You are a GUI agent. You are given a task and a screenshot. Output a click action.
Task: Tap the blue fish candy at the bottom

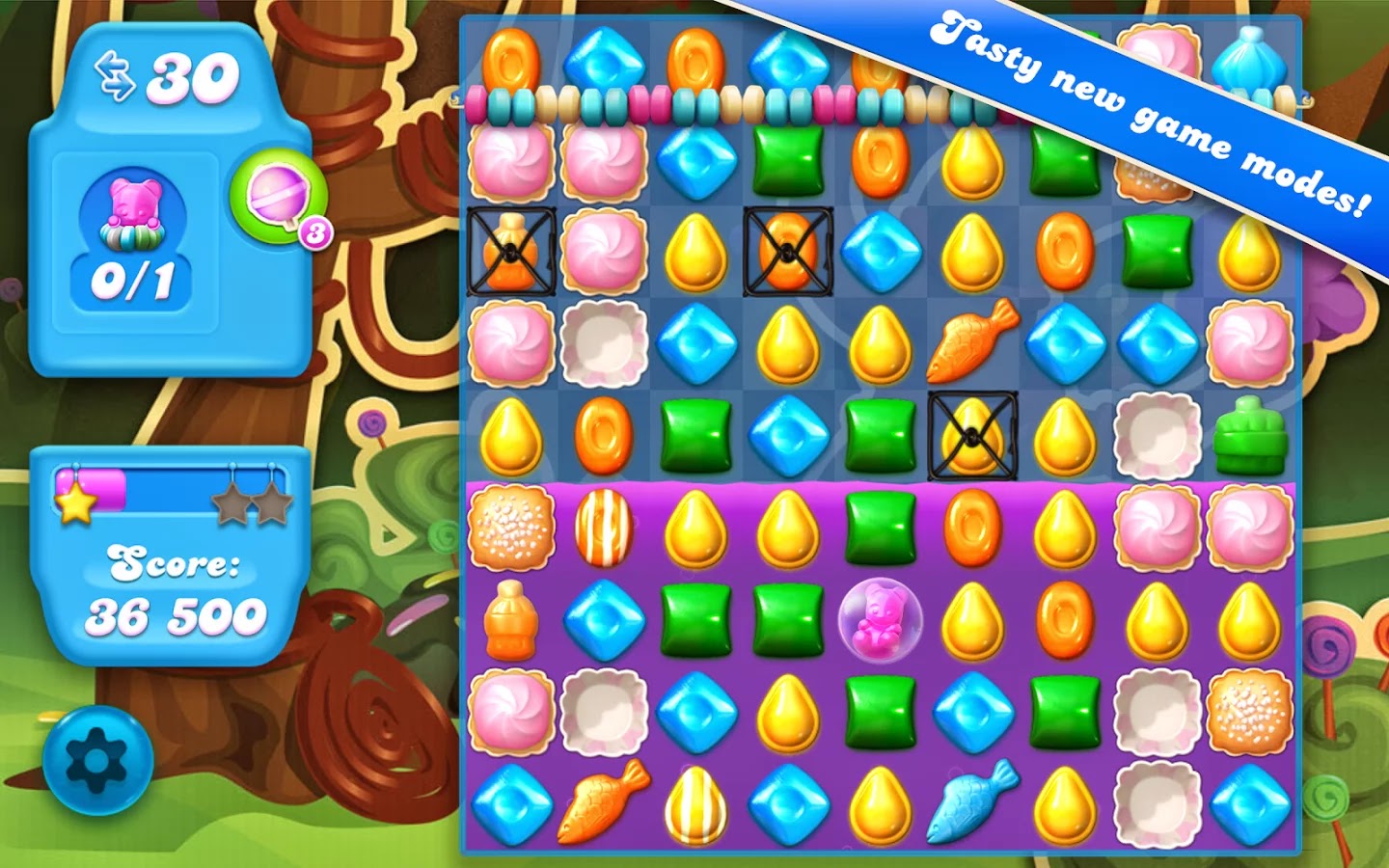[x=972, y=802]
